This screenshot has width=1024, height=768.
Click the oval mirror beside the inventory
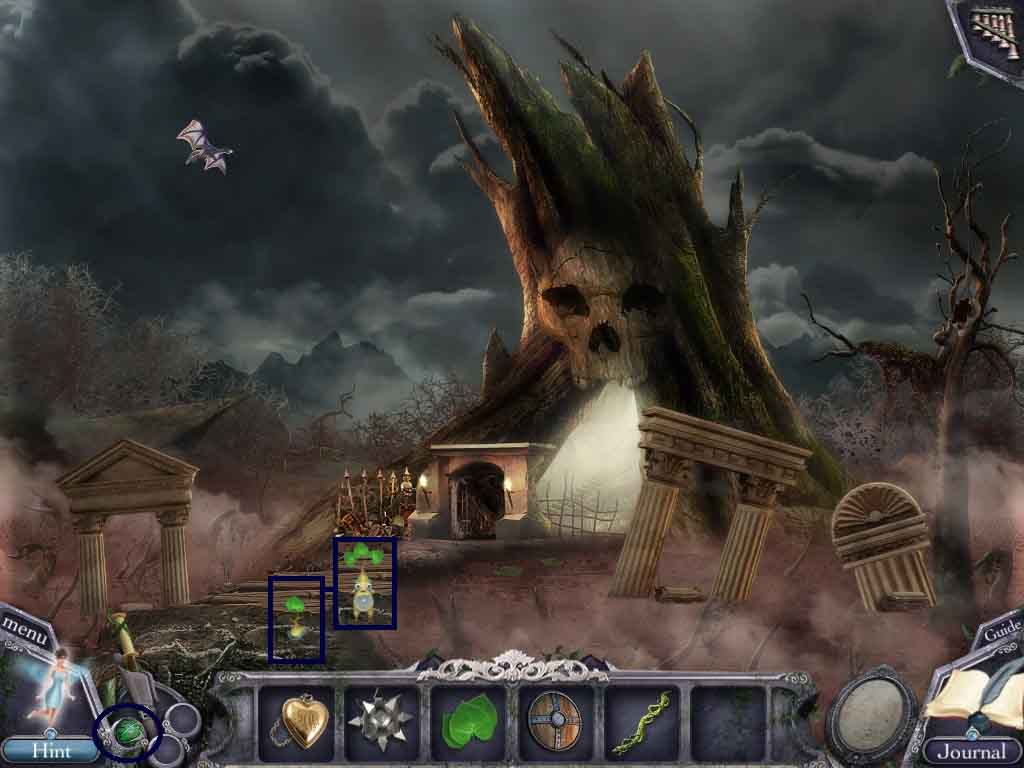click(870, 717)
